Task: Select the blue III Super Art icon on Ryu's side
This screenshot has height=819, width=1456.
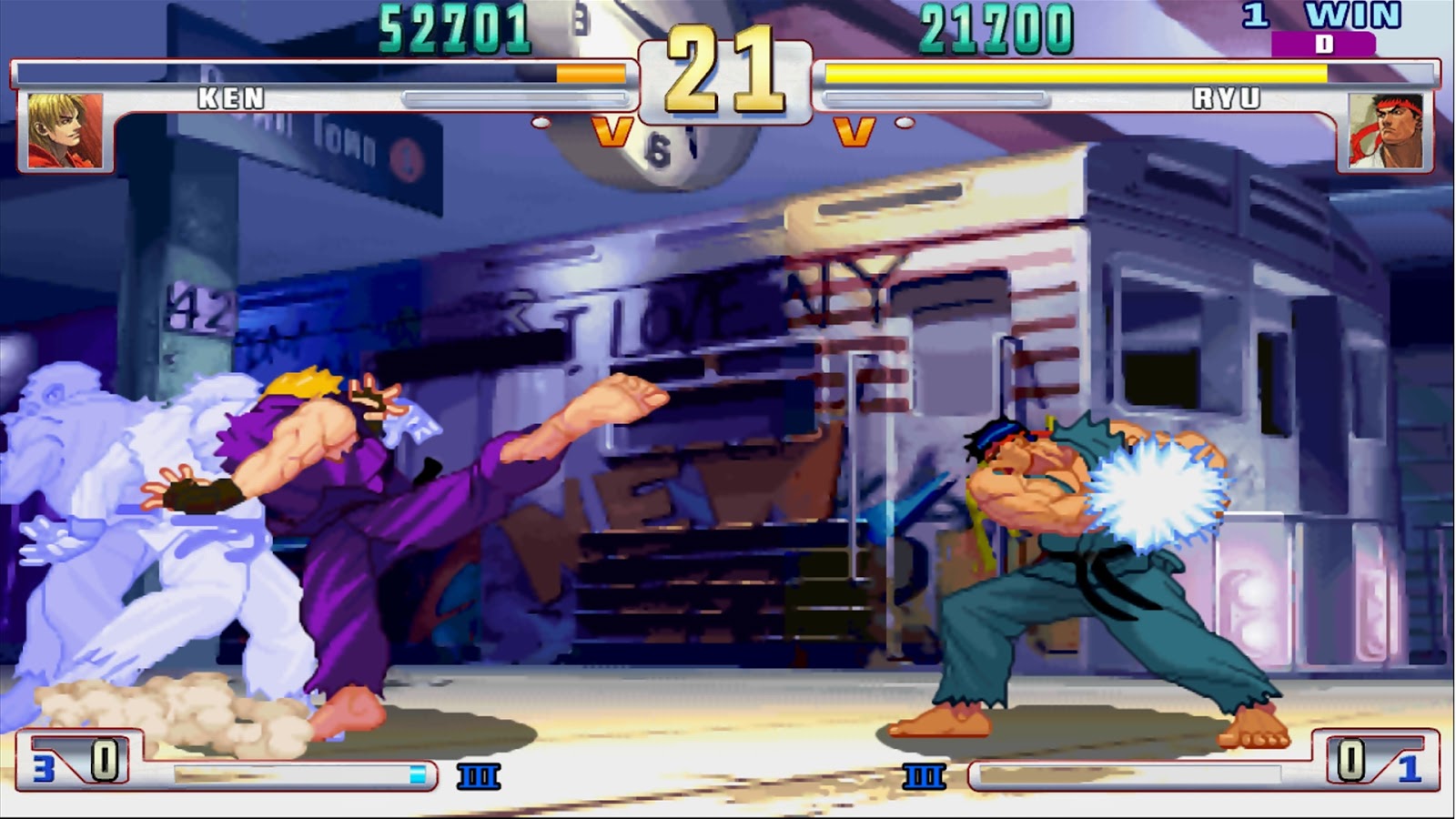Action: (924, 777)
